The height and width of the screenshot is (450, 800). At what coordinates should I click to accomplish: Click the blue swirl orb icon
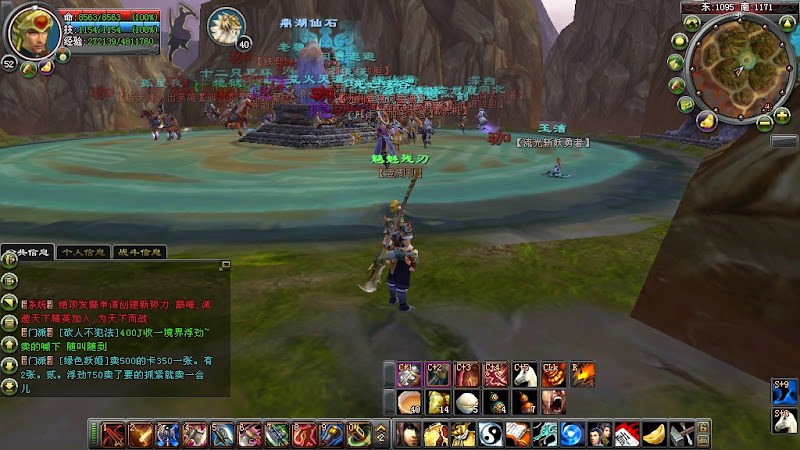(571, 435)
